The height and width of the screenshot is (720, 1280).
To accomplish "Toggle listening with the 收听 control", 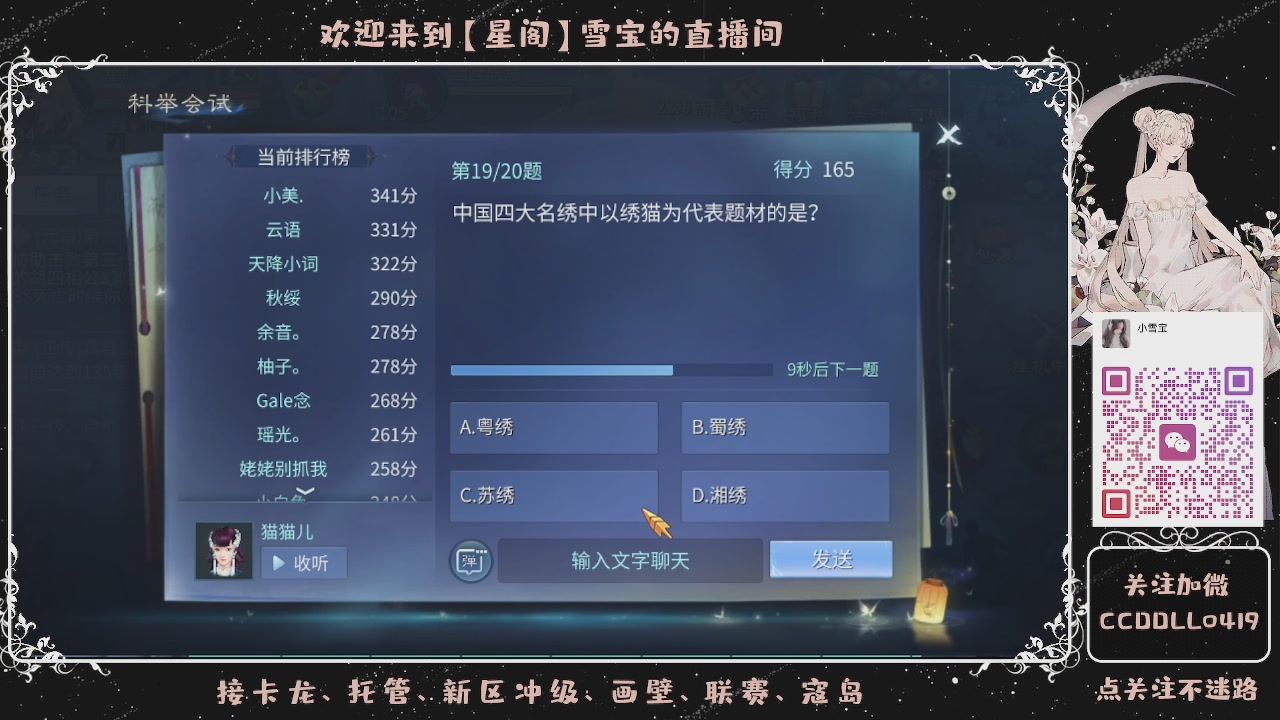I will pyautogui.click(x=302, y=561).
